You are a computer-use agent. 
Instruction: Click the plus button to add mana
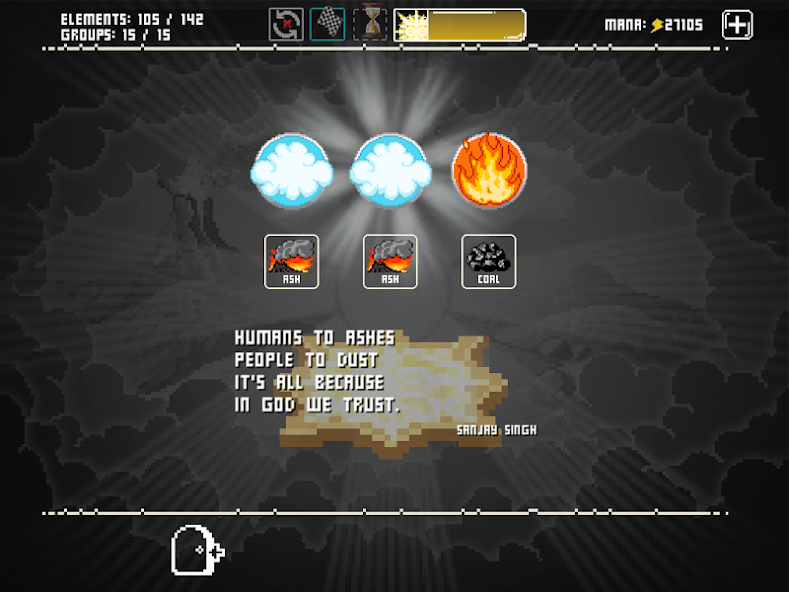pyautogui.click(x=737, y=25)
